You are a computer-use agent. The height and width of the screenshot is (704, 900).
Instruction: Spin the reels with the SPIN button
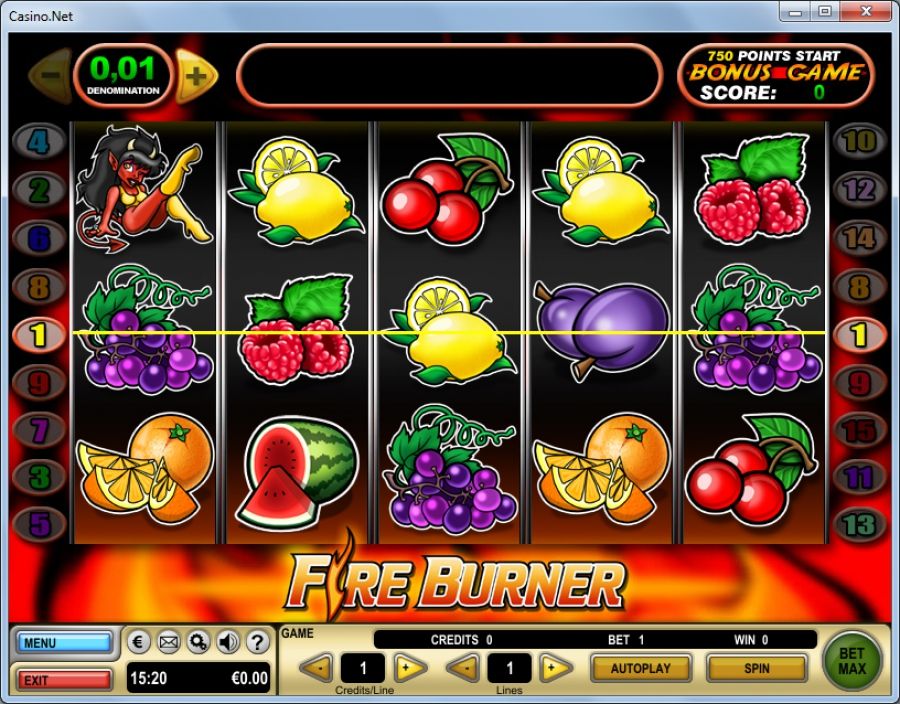(756, 667)
